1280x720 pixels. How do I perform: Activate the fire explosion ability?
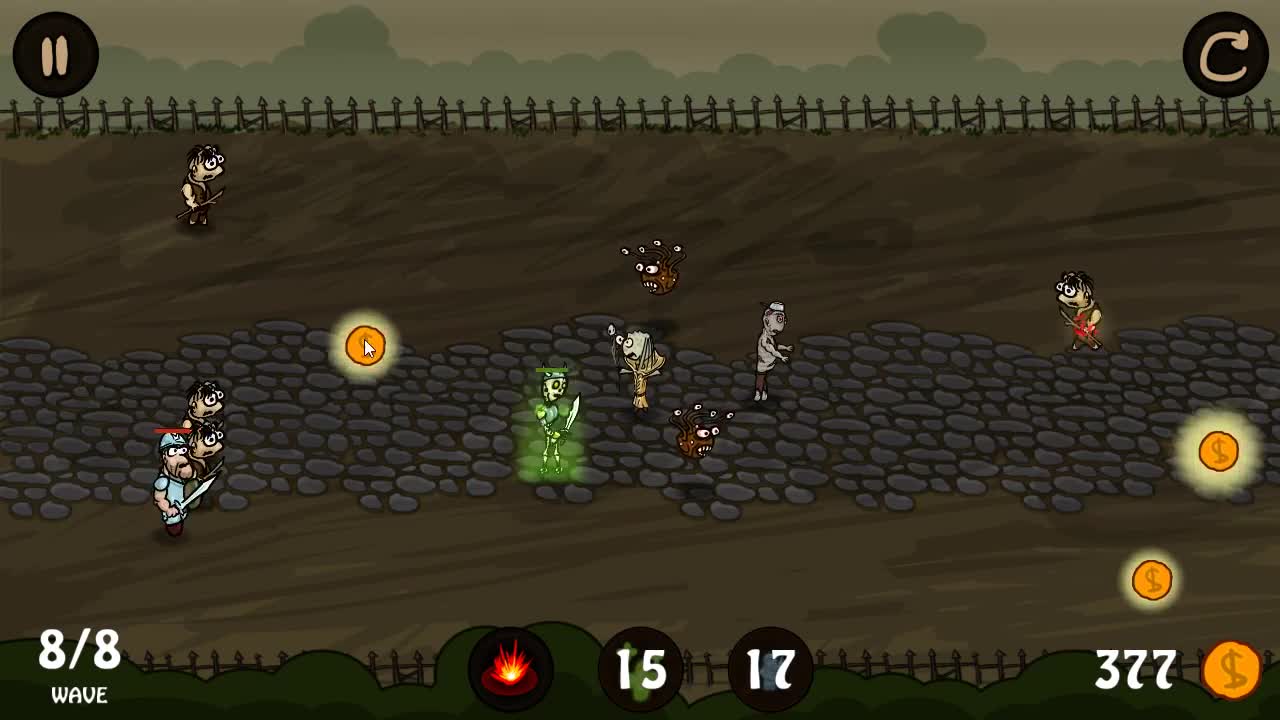(x=510, y=671)
